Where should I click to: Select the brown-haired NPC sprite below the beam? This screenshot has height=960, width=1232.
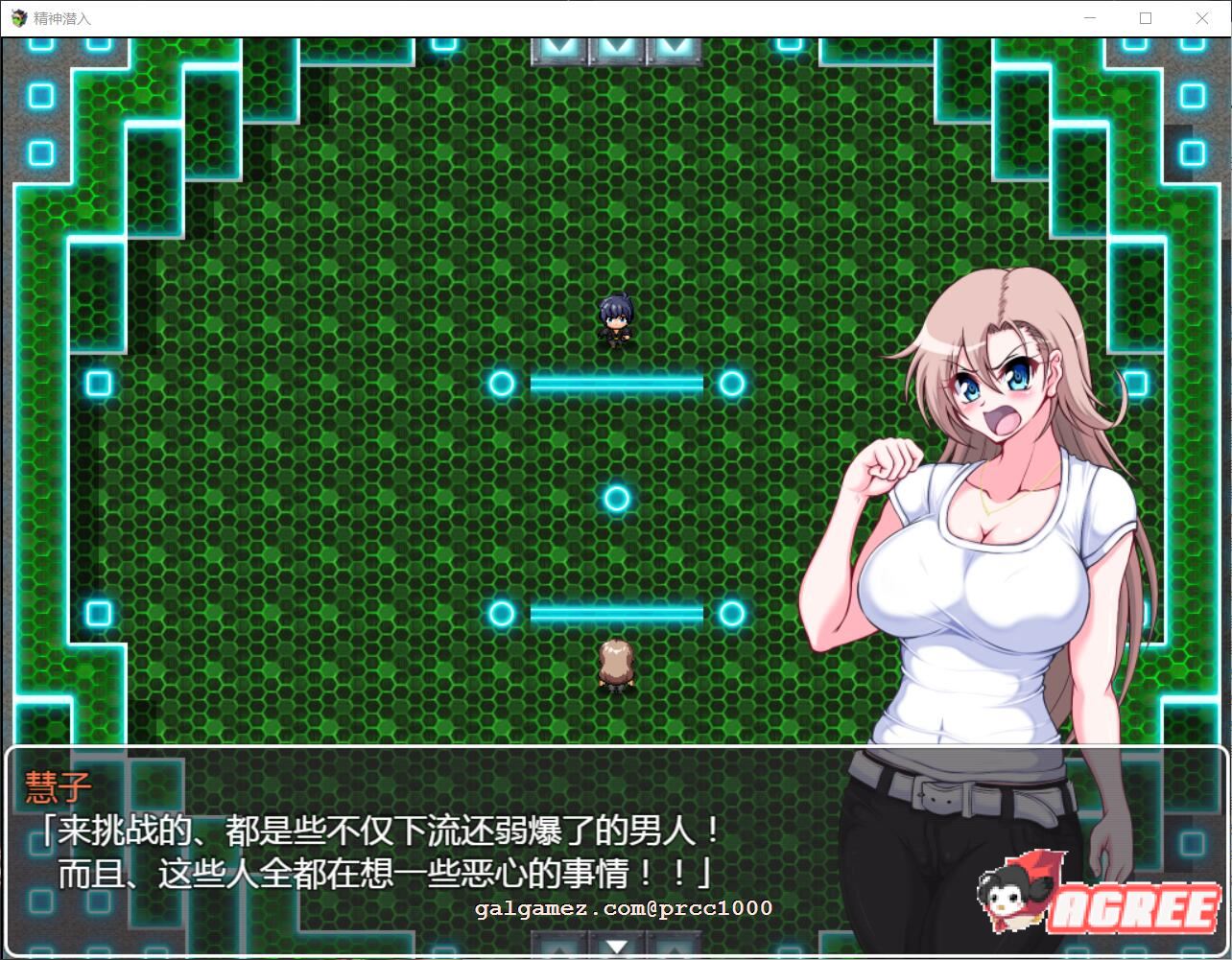(615, 665)
